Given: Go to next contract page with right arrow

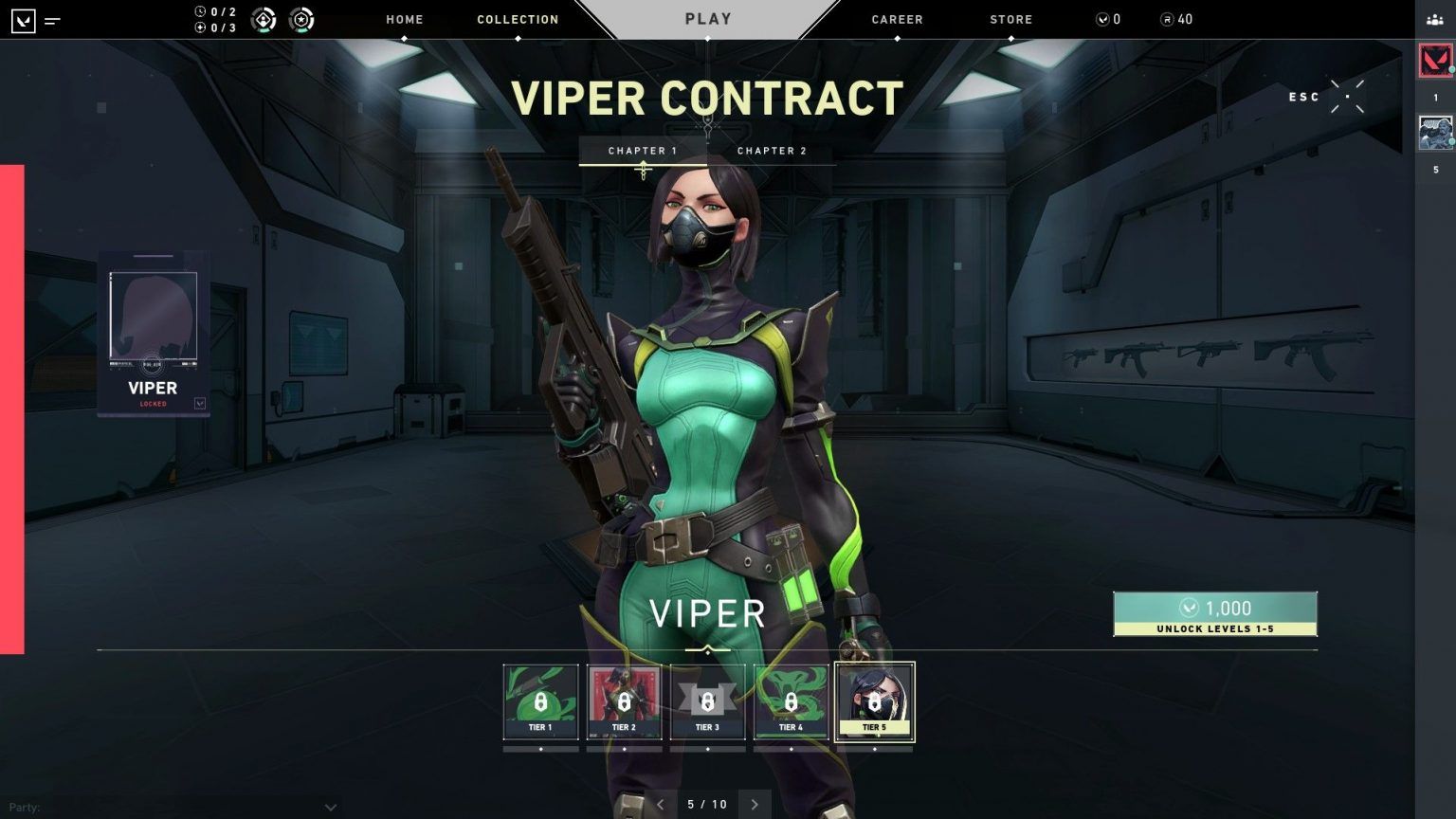Looking at the screenshot, I should 755,804.
